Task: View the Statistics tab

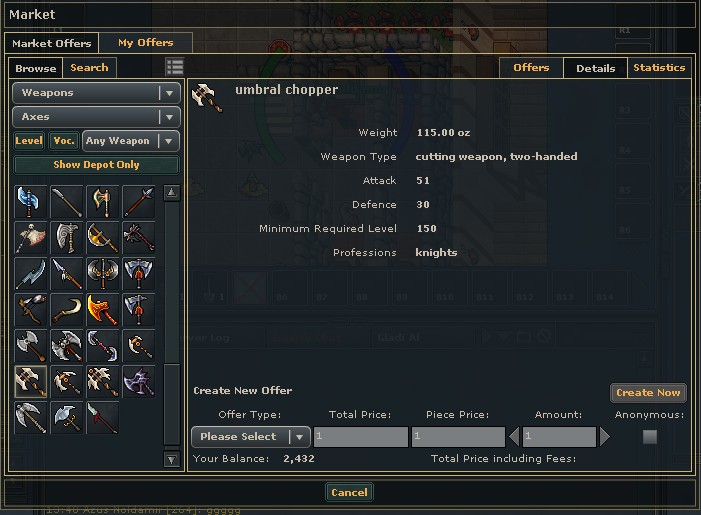Action: (659, 68)
